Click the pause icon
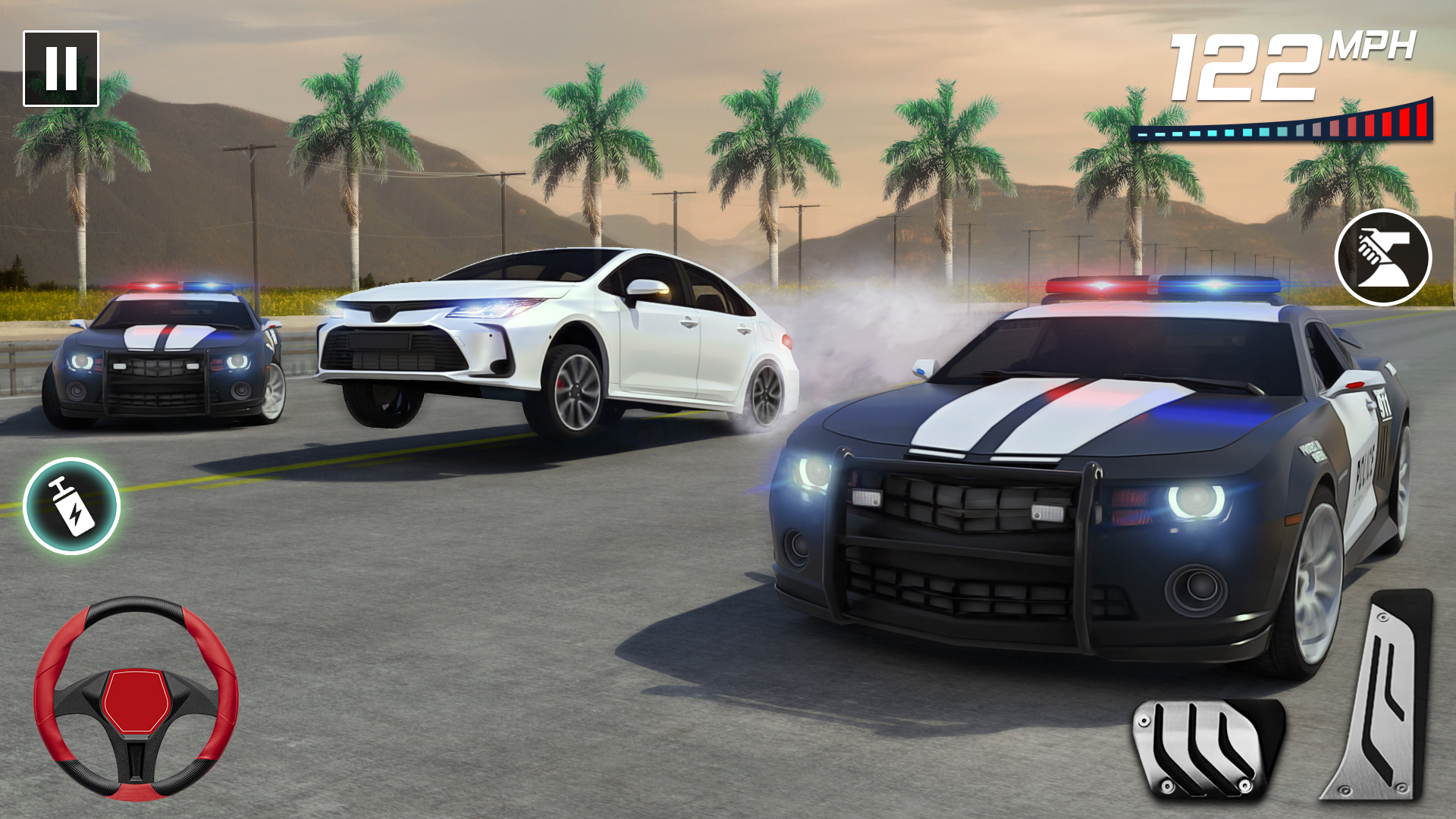This screenshot has height=819, width=1456. (62, 67)
